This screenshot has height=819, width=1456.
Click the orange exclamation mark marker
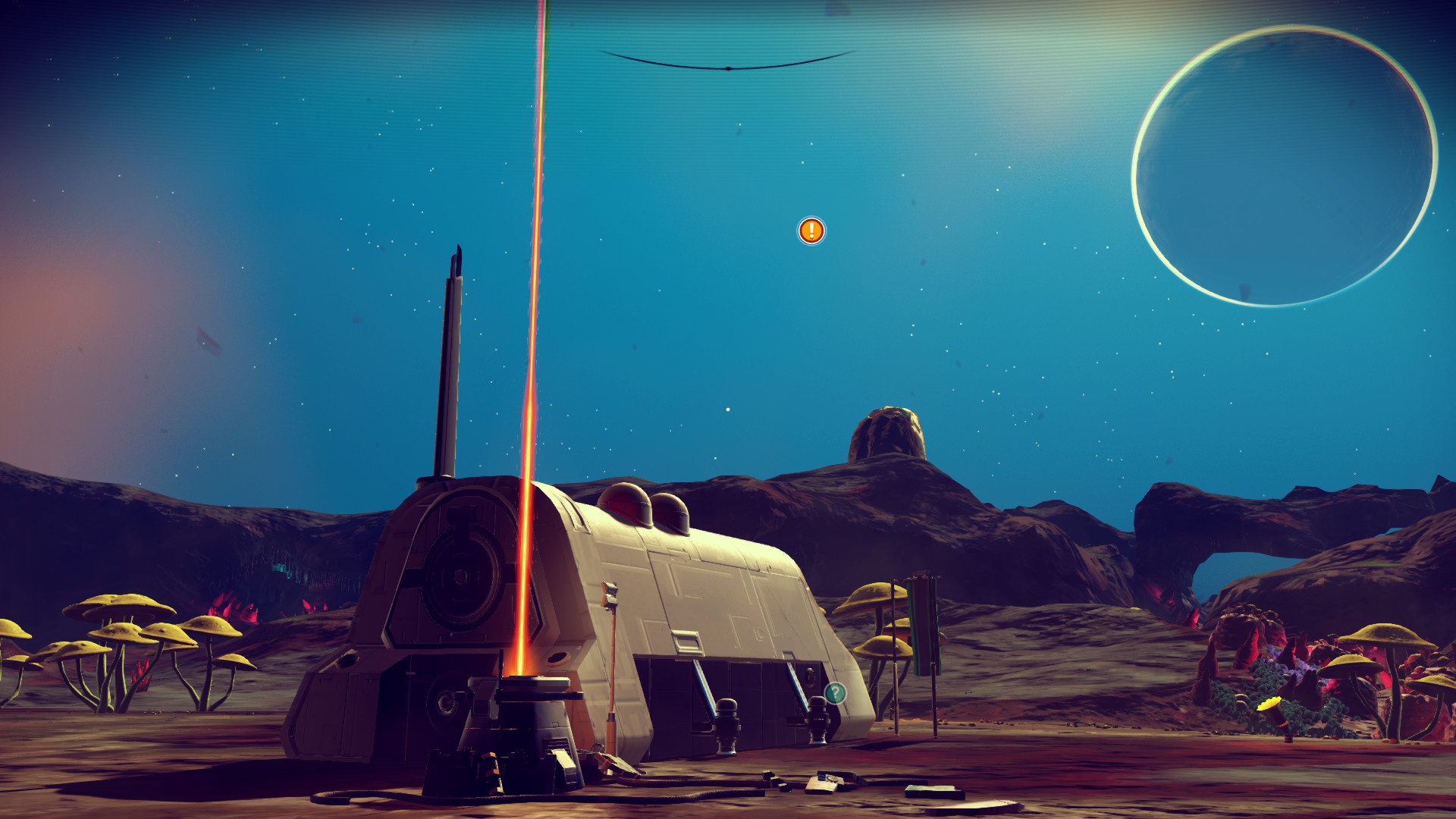pos(811,230)
